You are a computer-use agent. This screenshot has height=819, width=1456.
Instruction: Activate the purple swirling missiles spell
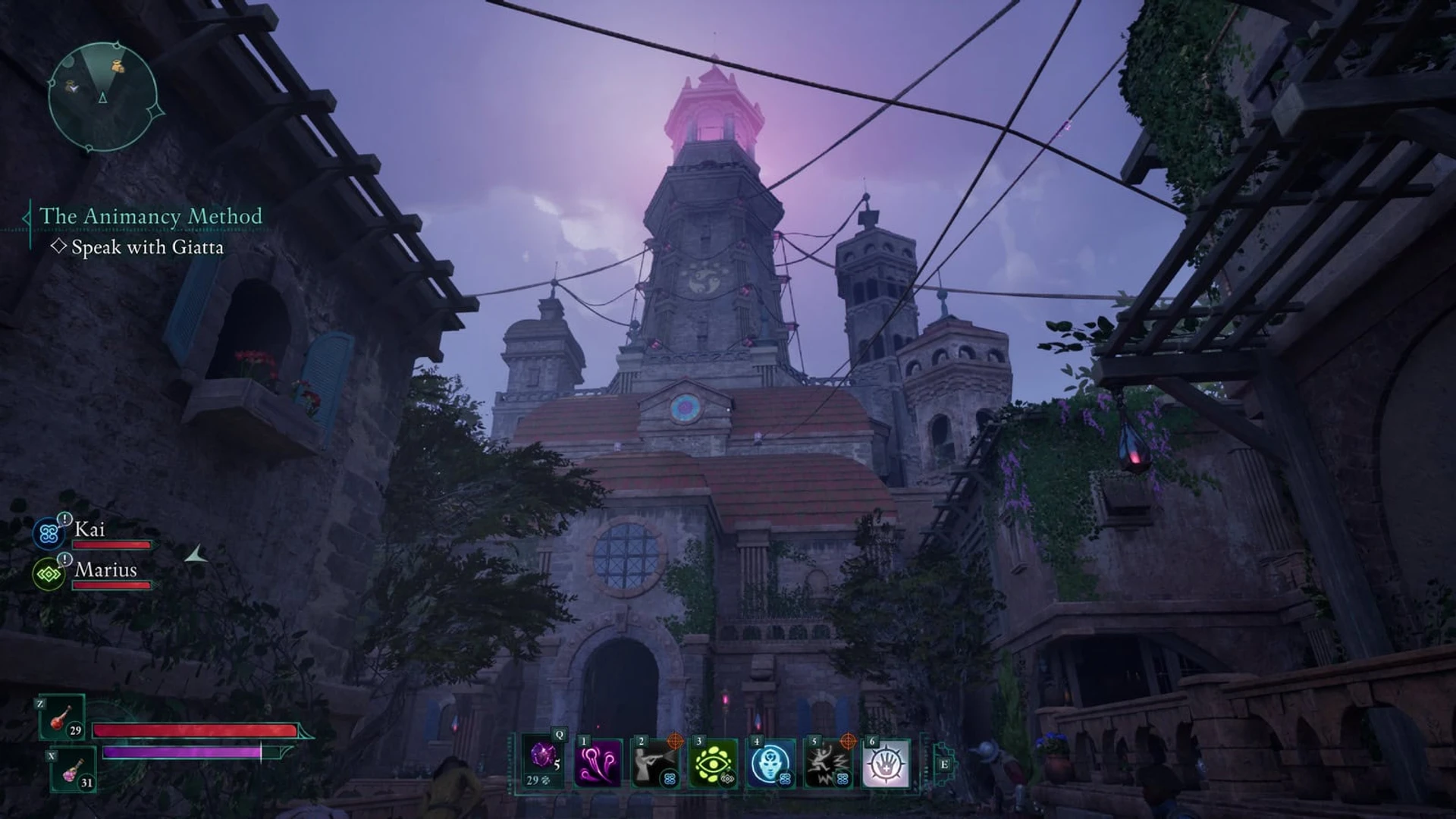tap(598, 763)
